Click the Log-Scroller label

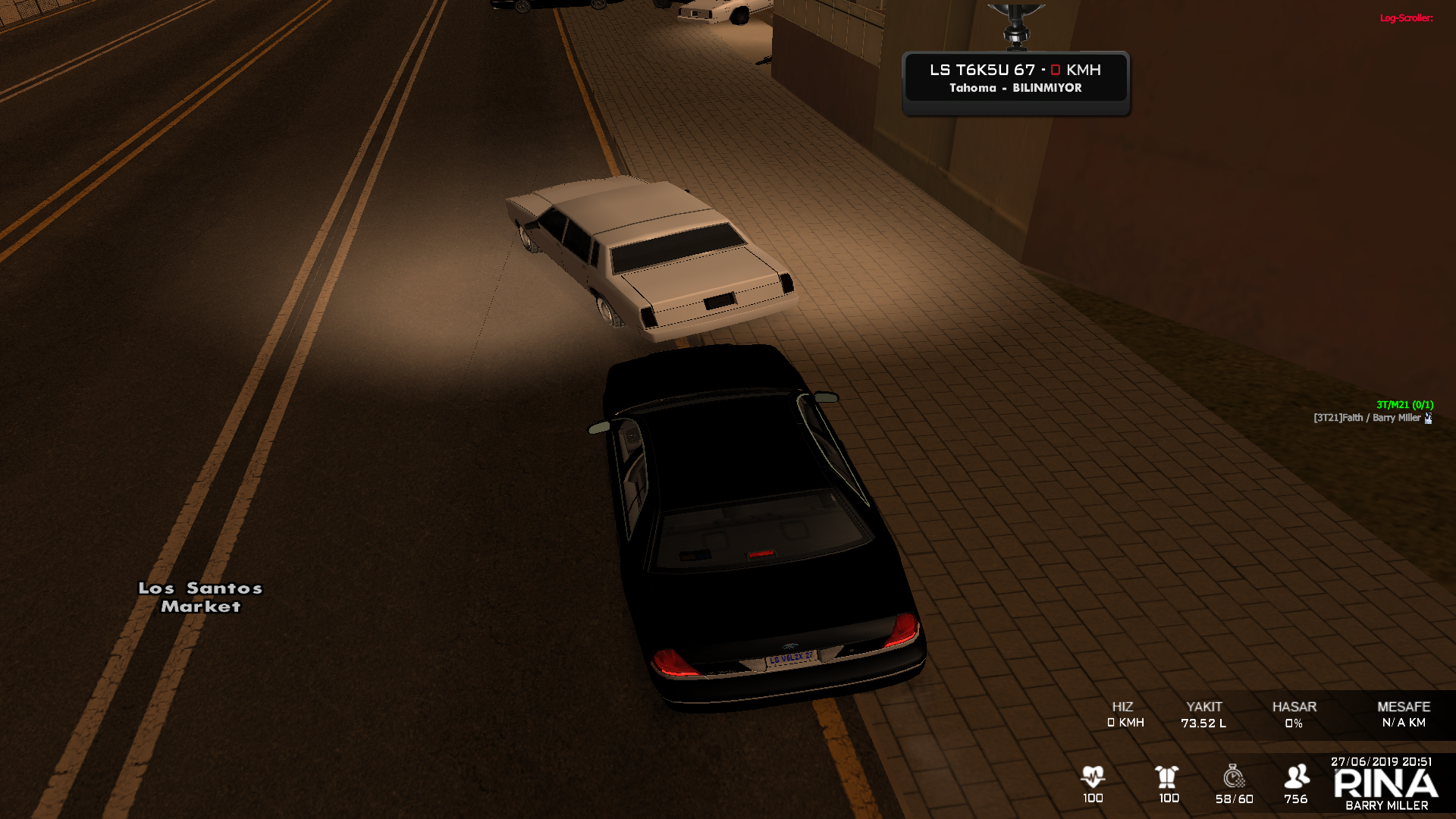[x=1406, y=18]
